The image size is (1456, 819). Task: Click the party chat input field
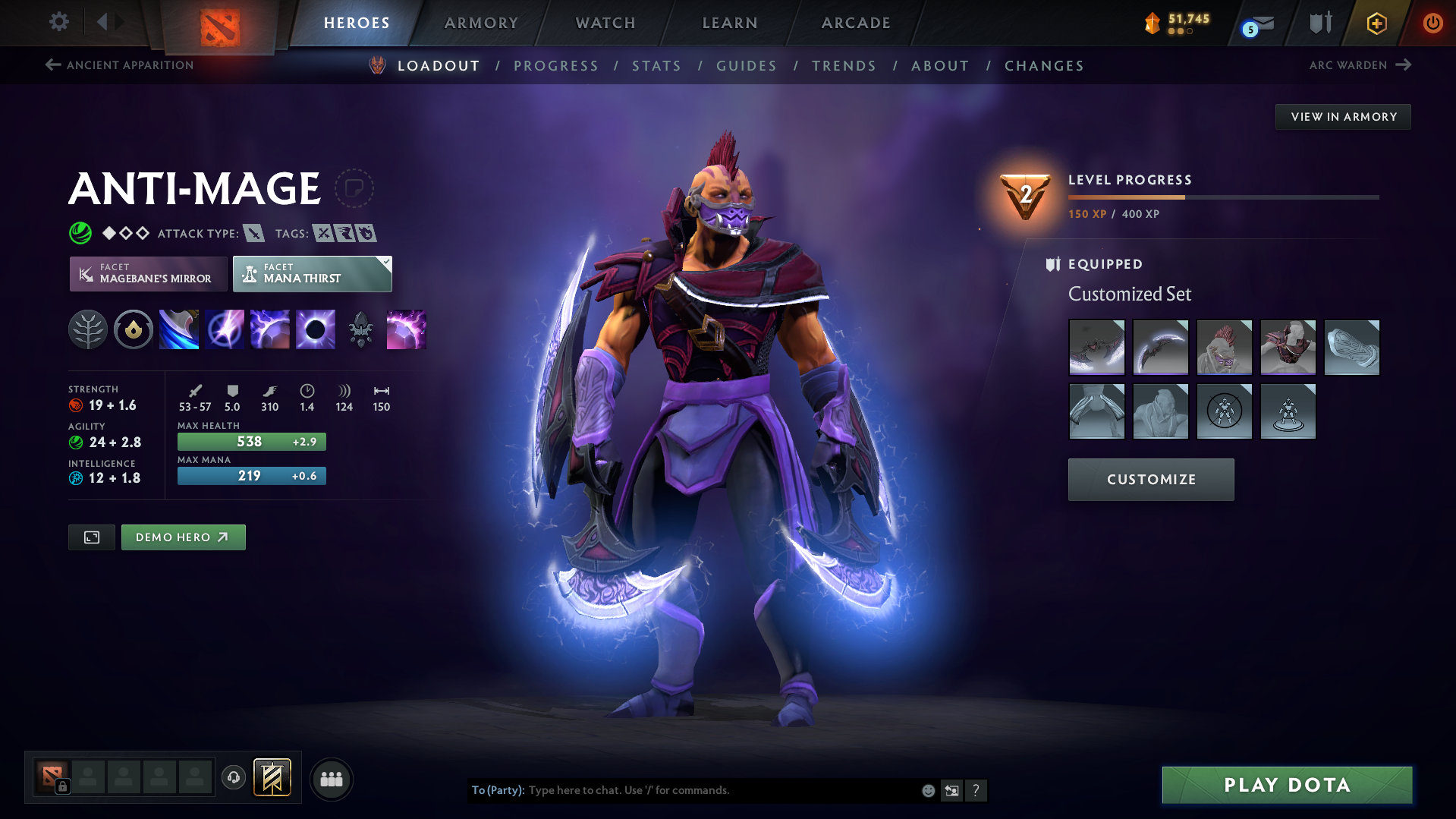(x=721, y=790)
